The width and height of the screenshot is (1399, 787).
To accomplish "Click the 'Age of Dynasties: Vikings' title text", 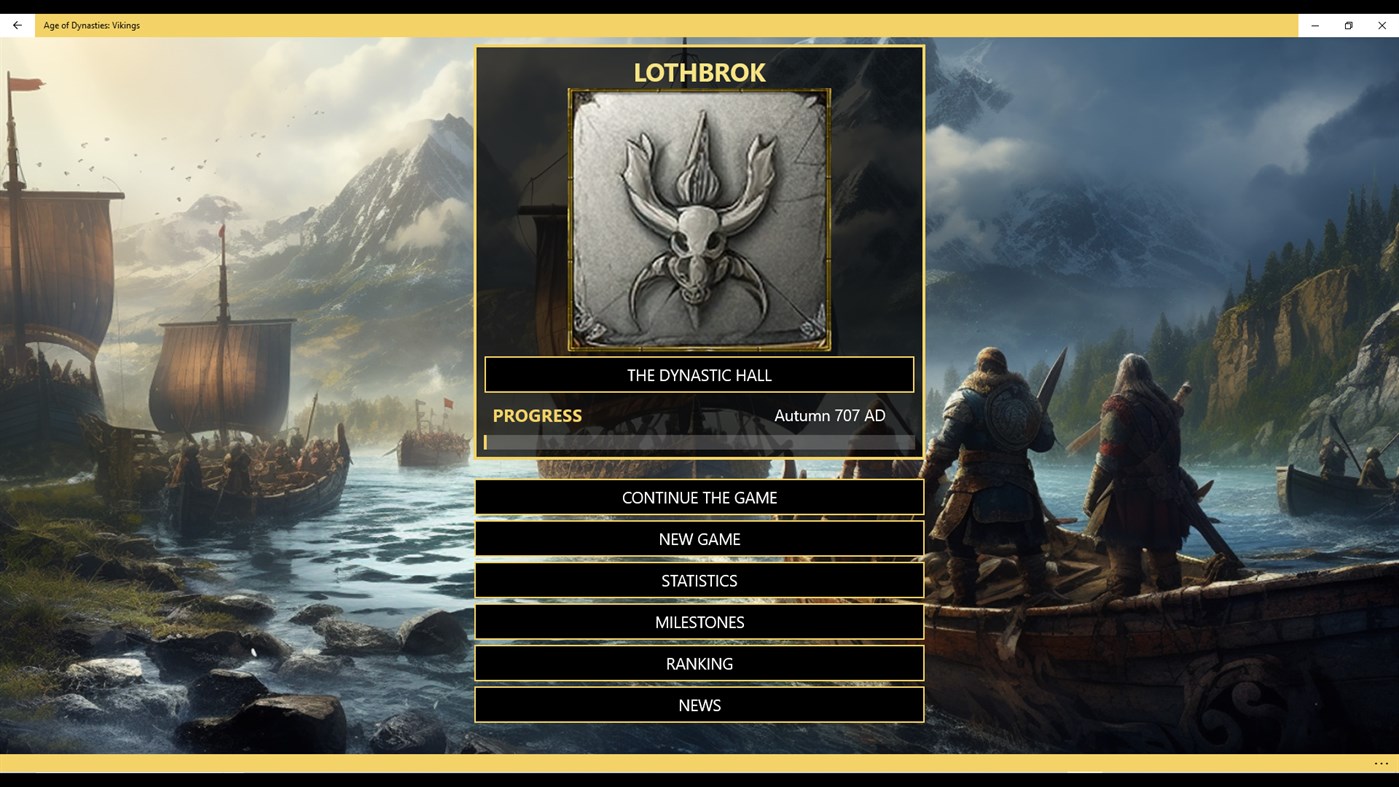I will 92,24.
